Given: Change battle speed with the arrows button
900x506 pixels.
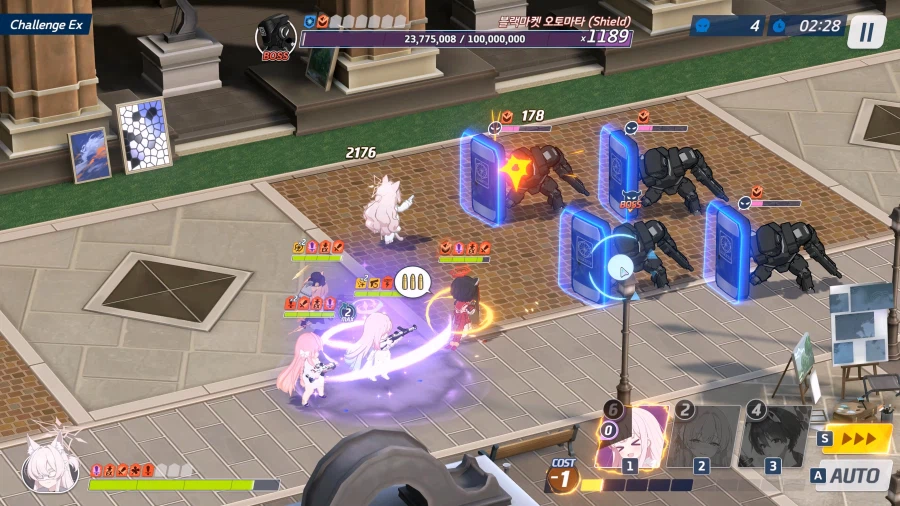Looking at the screenshot, I should tap(856, 438).
